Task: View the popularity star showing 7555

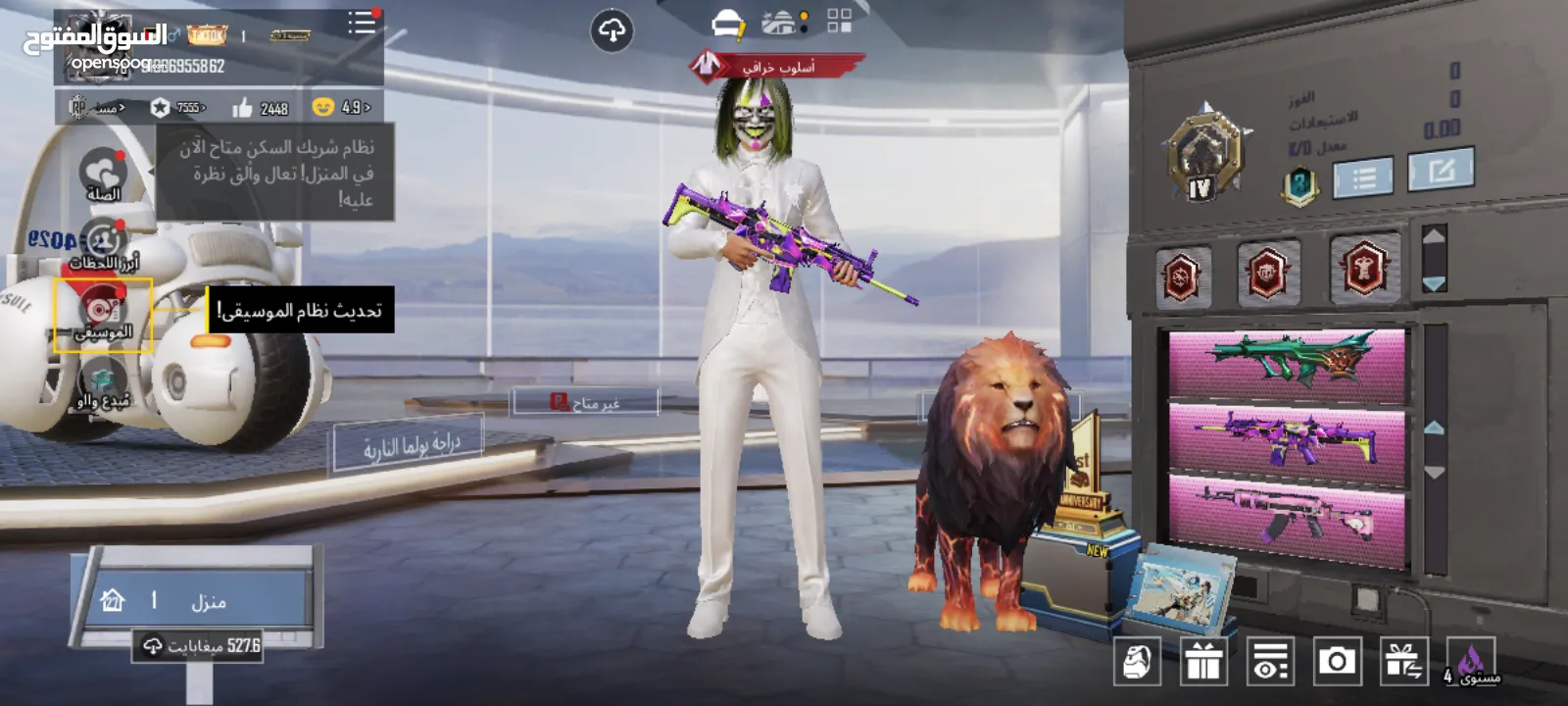Action: point(178,108)
